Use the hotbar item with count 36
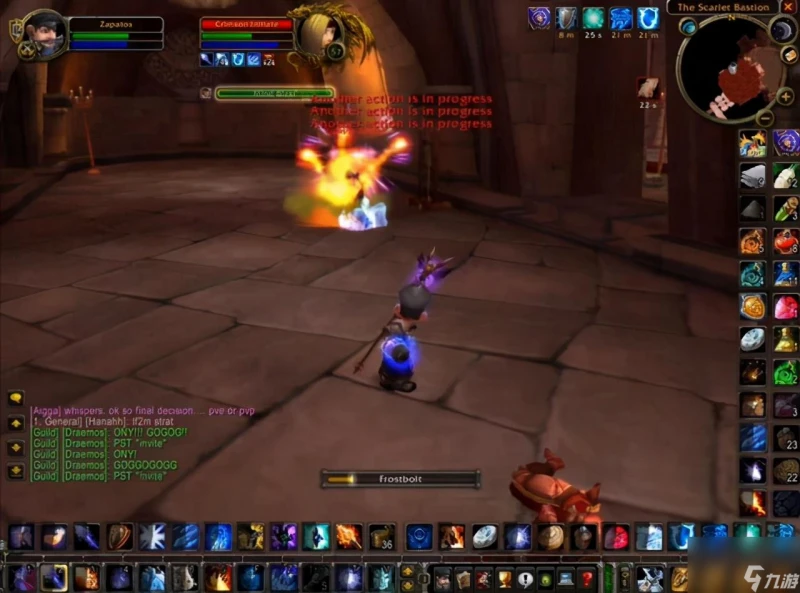Viewport: 800px width, 593px height. 382,537
